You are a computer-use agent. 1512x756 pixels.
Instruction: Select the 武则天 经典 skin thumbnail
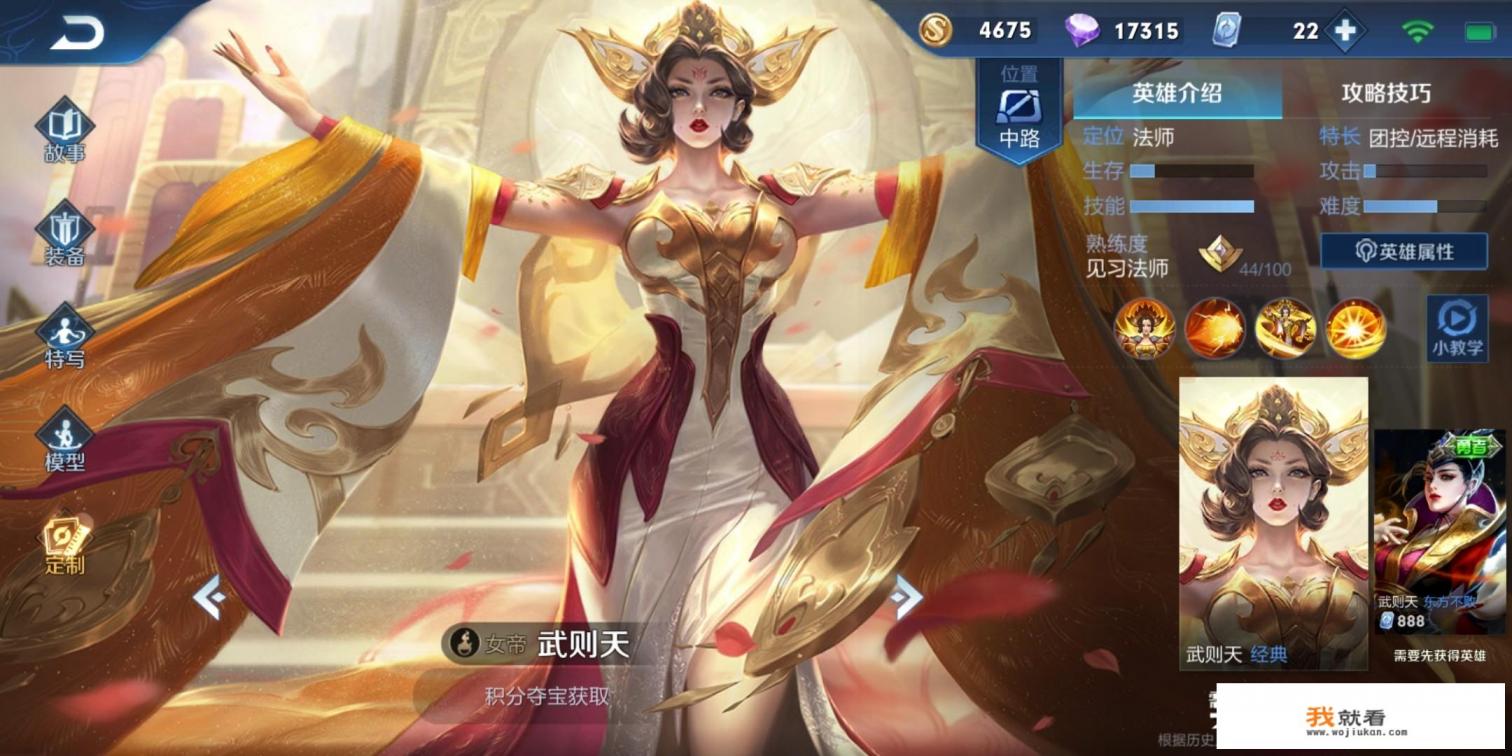(1273, 522)
